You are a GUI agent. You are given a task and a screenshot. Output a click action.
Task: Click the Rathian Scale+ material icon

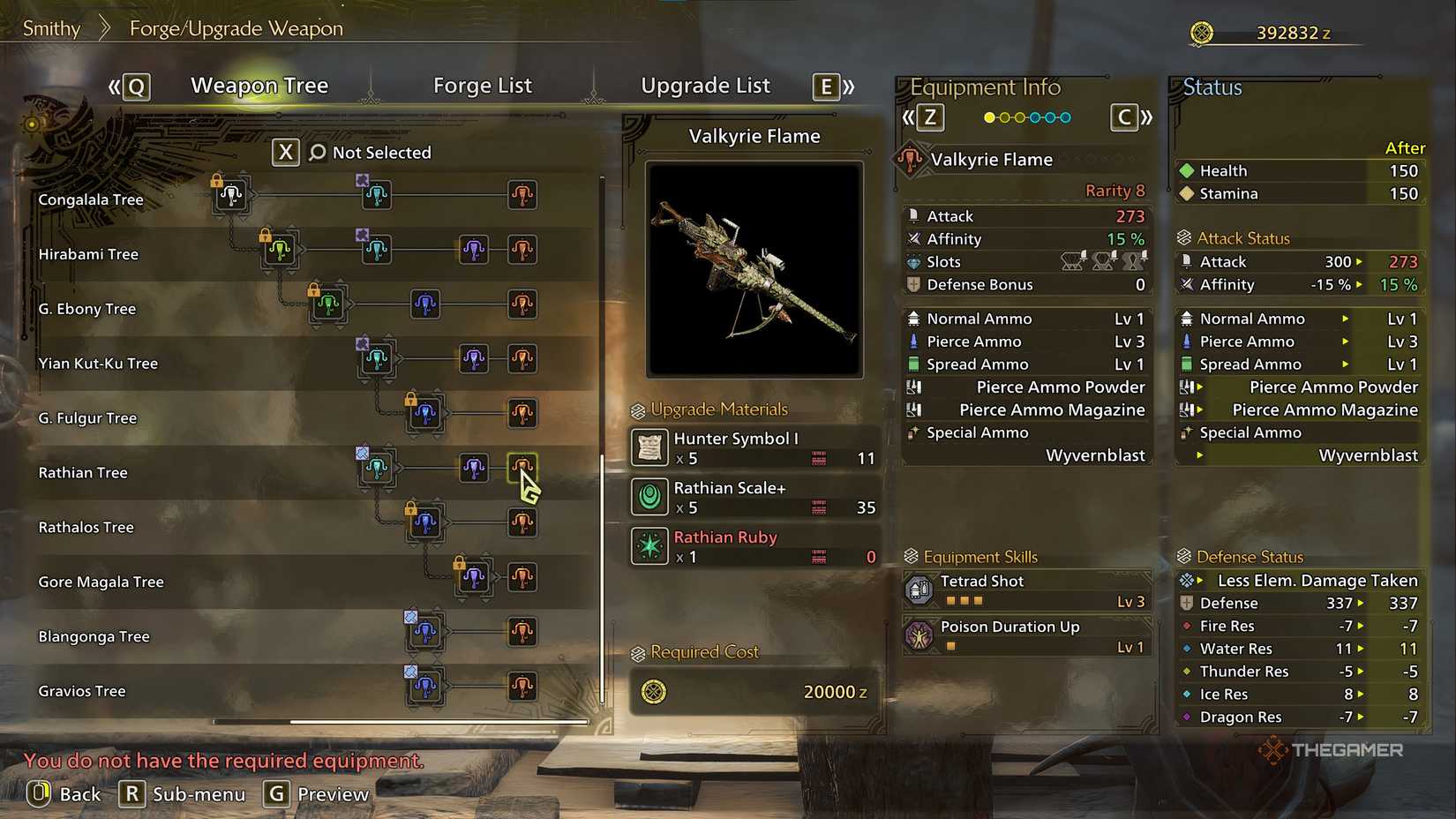coord(649,497)
